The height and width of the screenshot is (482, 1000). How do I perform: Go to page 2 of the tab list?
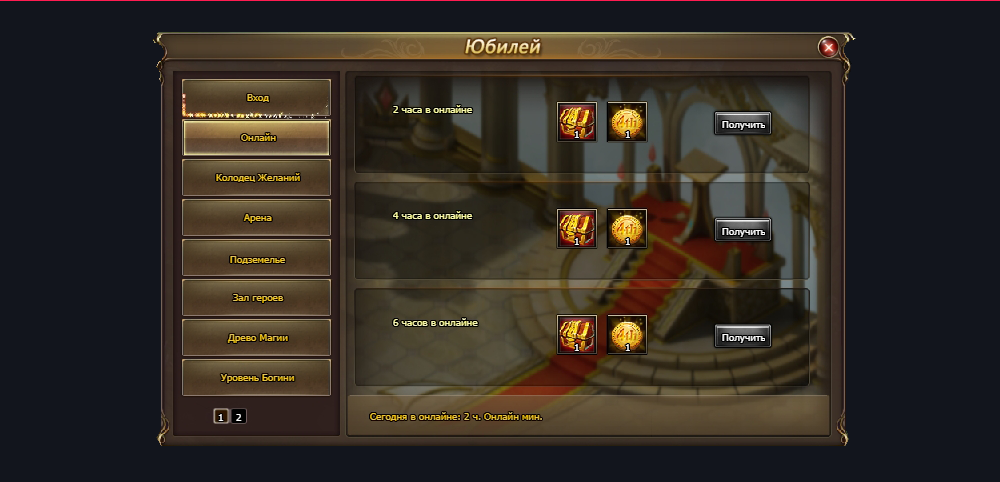[x=239, y=417]
